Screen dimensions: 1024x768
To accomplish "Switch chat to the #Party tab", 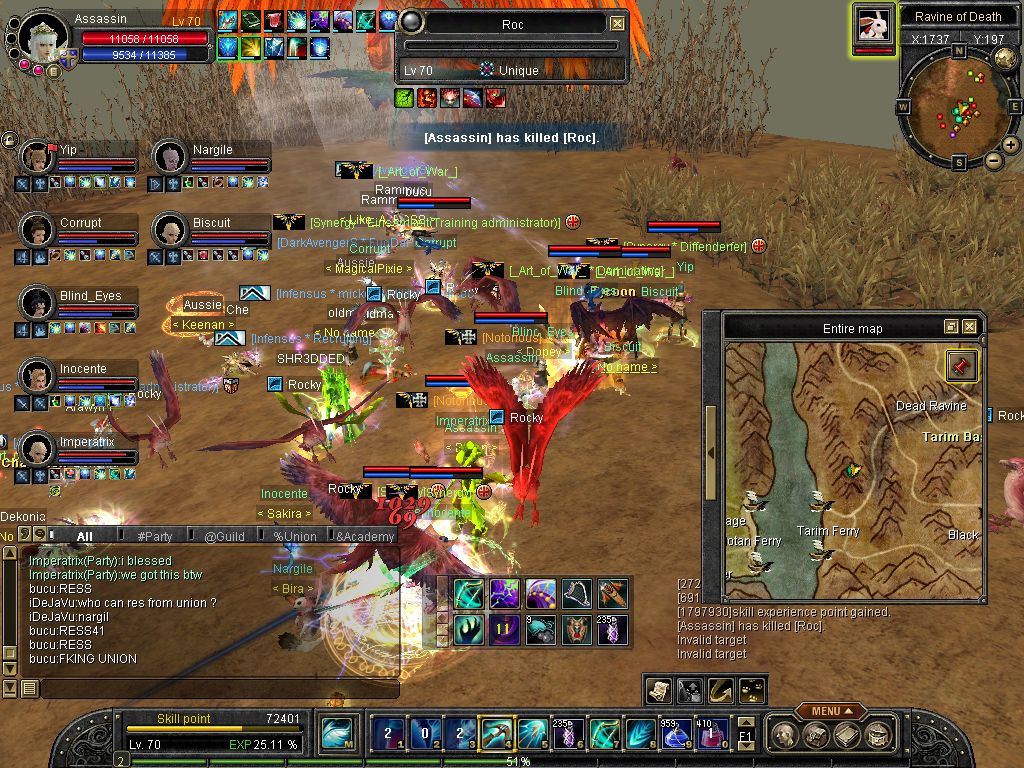I will click(155, 537).
